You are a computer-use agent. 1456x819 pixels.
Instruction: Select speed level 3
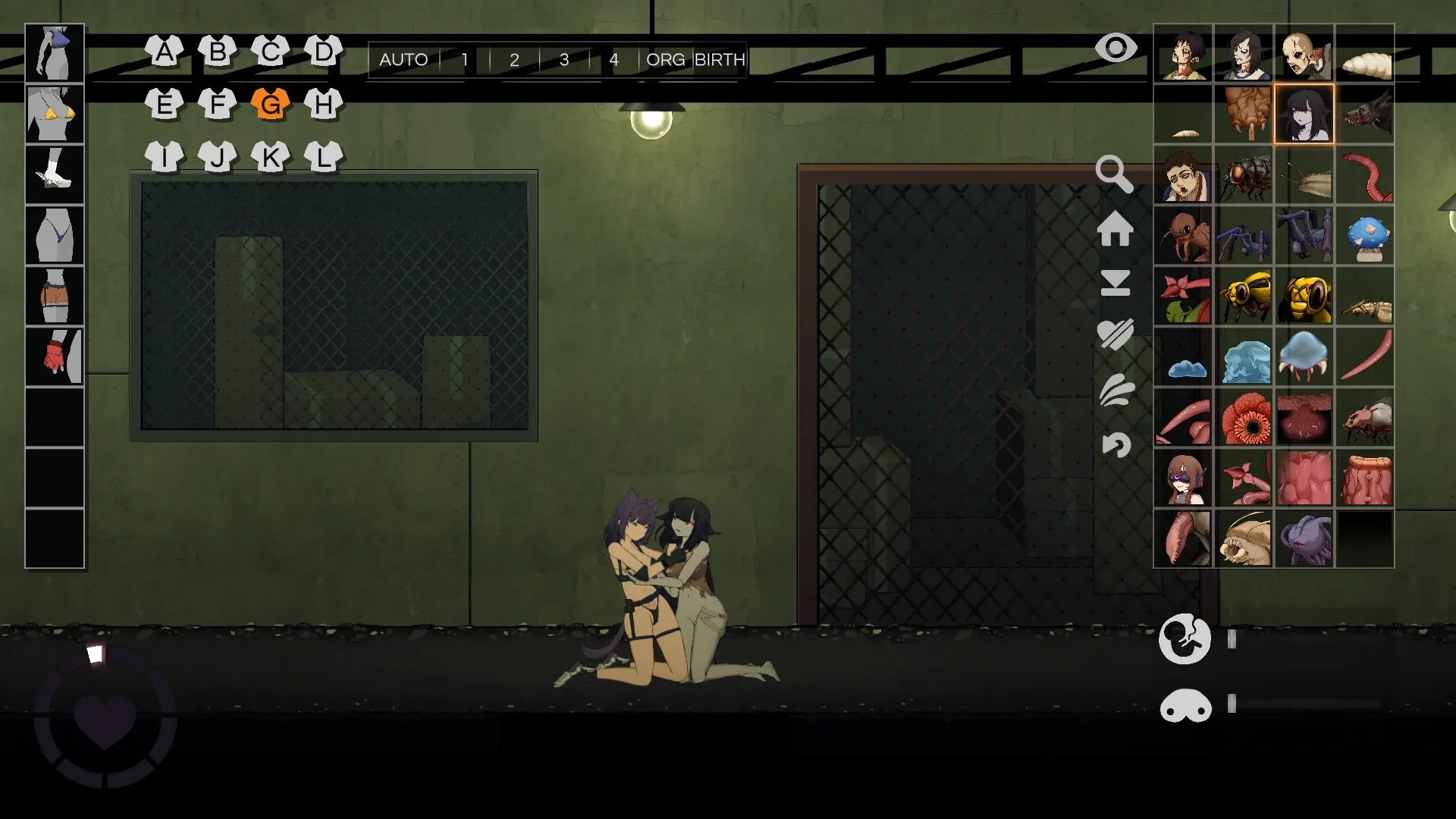(563, 60)
